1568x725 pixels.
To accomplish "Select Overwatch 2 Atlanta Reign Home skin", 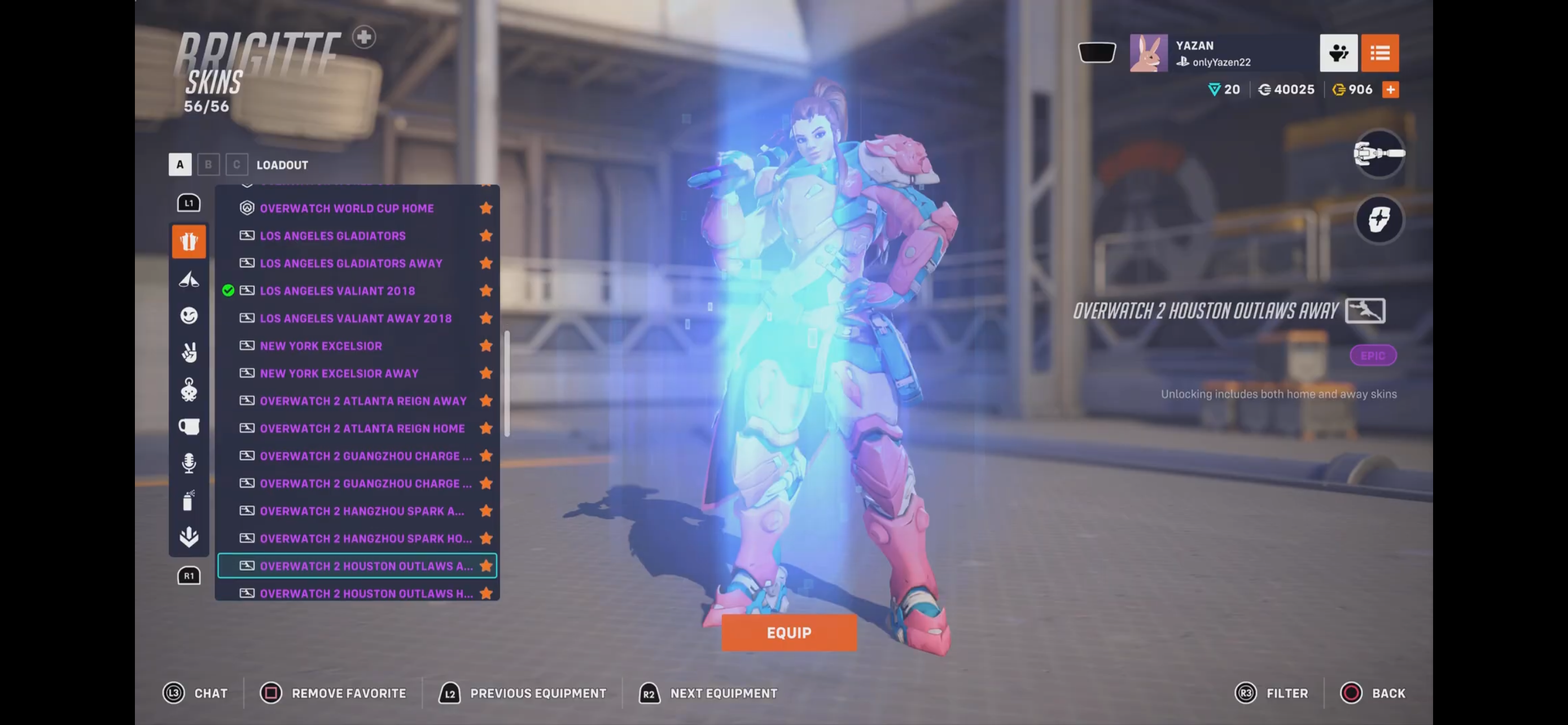I will coord(362,429).
